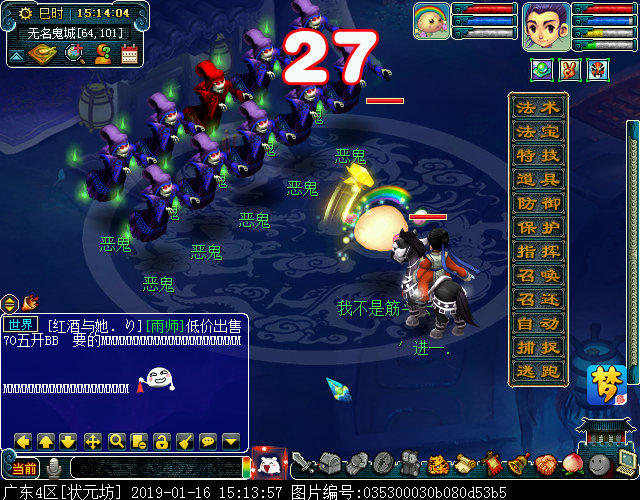640x500 pixels.
Task: Open the world map magnifier icon
Action: click(73, 54)
